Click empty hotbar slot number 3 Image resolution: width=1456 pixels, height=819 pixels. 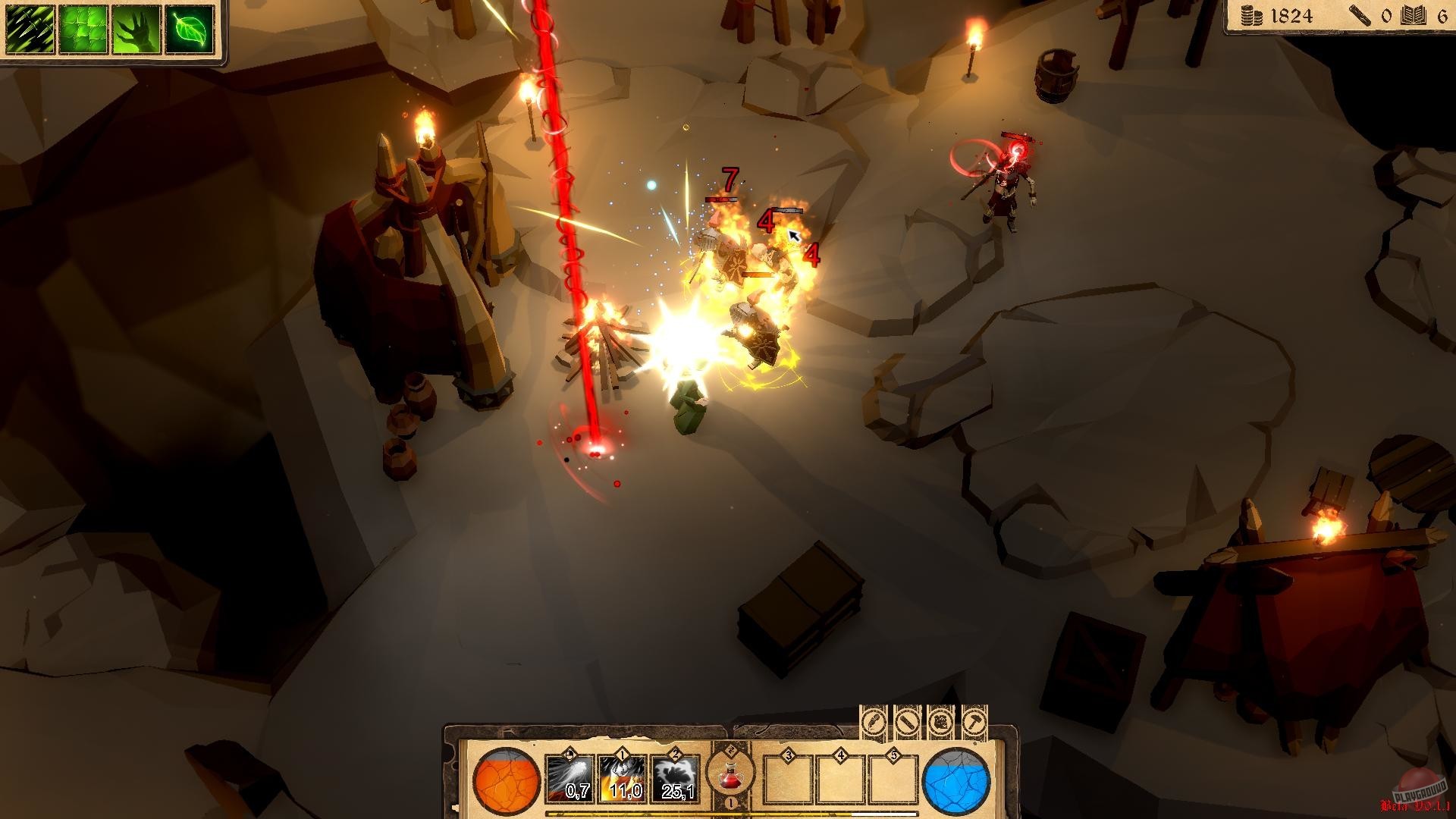788,781
